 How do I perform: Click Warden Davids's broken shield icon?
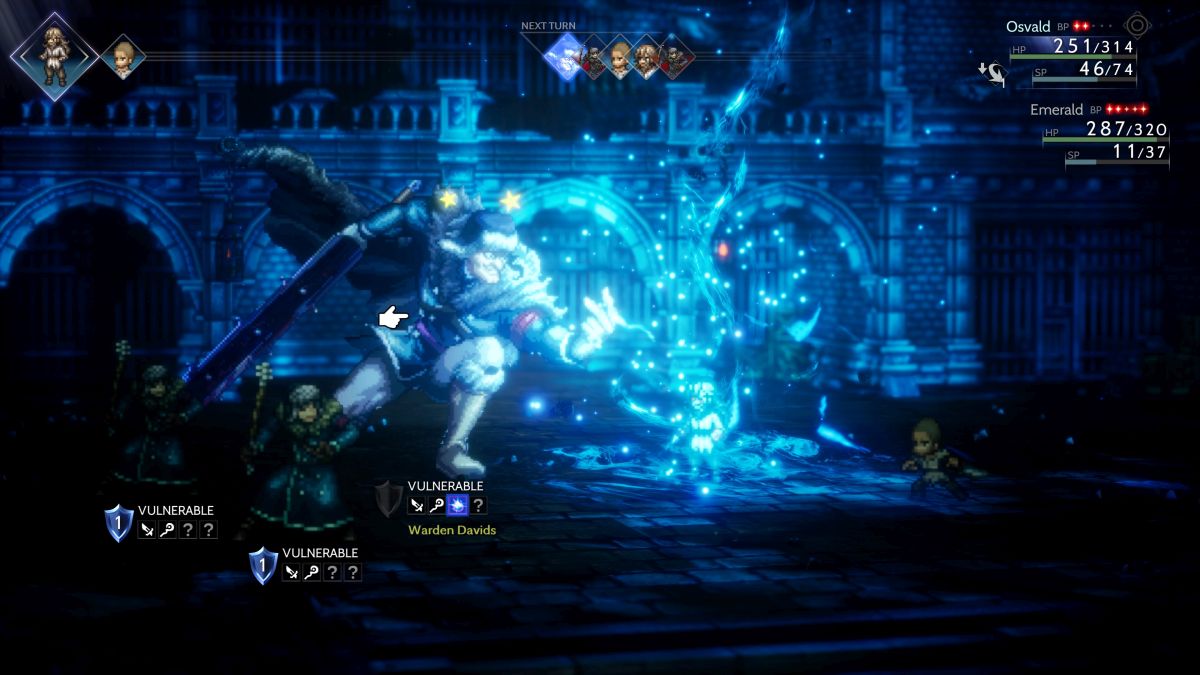pos(388,497)
